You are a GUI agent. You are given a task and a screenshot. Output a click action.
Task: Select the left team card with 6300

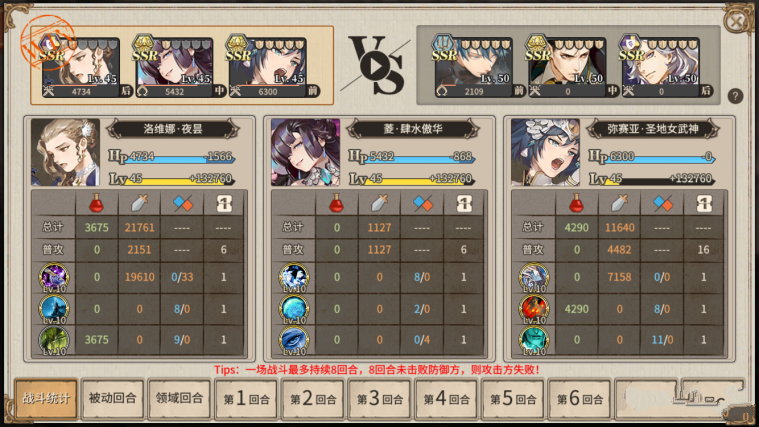(x=265, y=67)
